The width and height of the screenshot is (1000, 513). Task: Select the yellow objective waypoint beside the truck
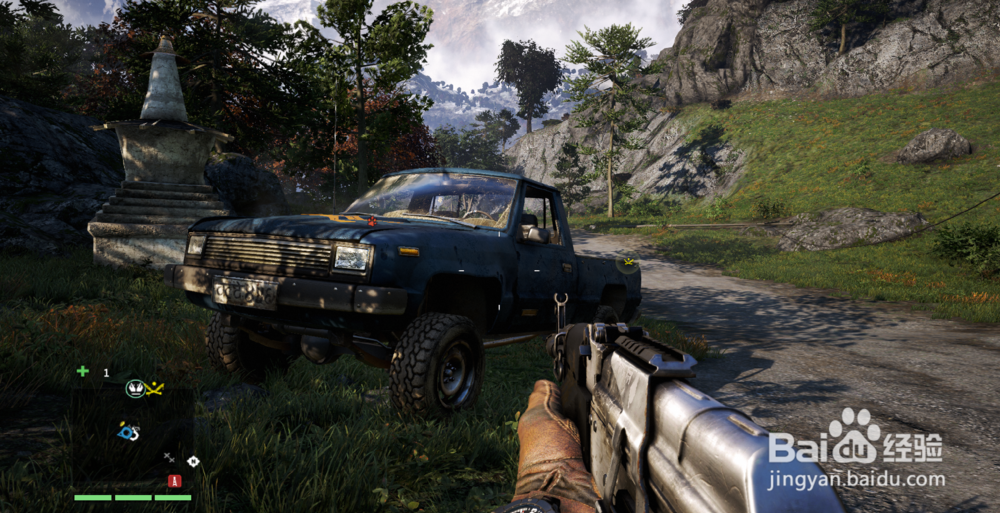pos(628,265)
